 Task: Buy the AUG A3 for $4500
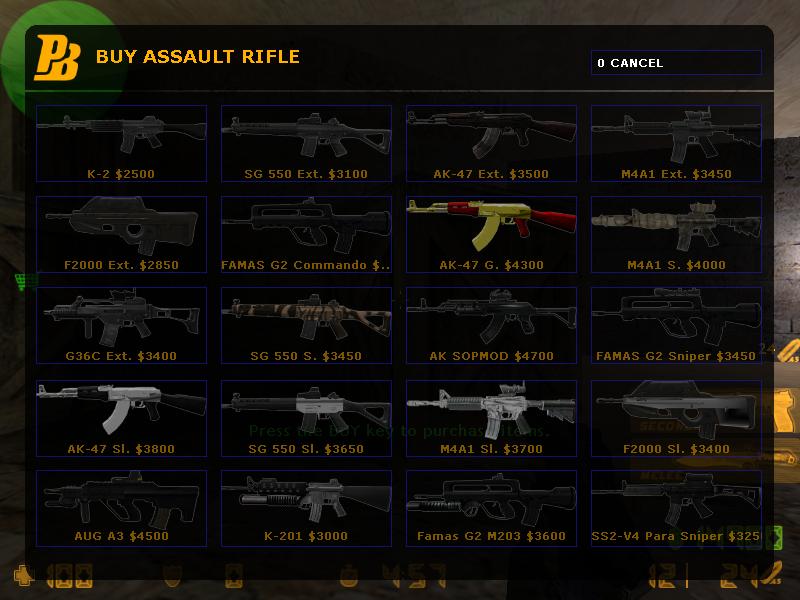[x=121, y=508]
